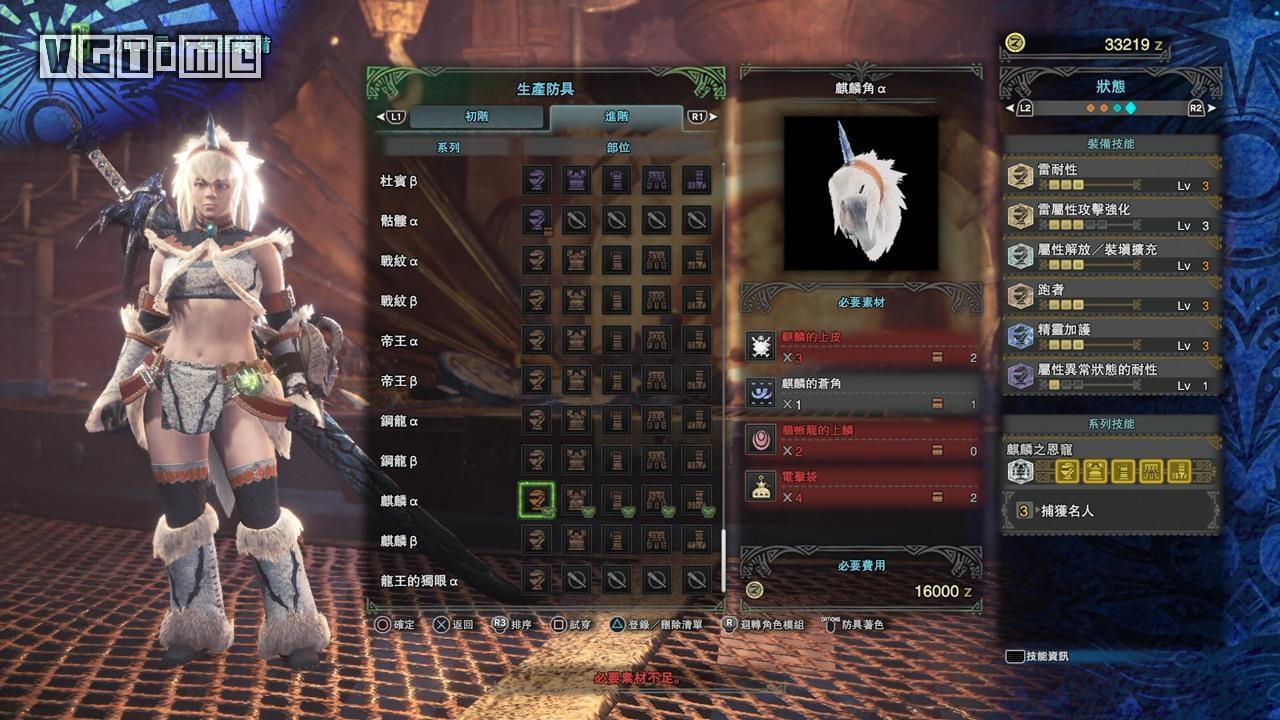Choose the 龍王的獨眼α row
Screen dimensions: 1280x720
(x=419, y=581)
